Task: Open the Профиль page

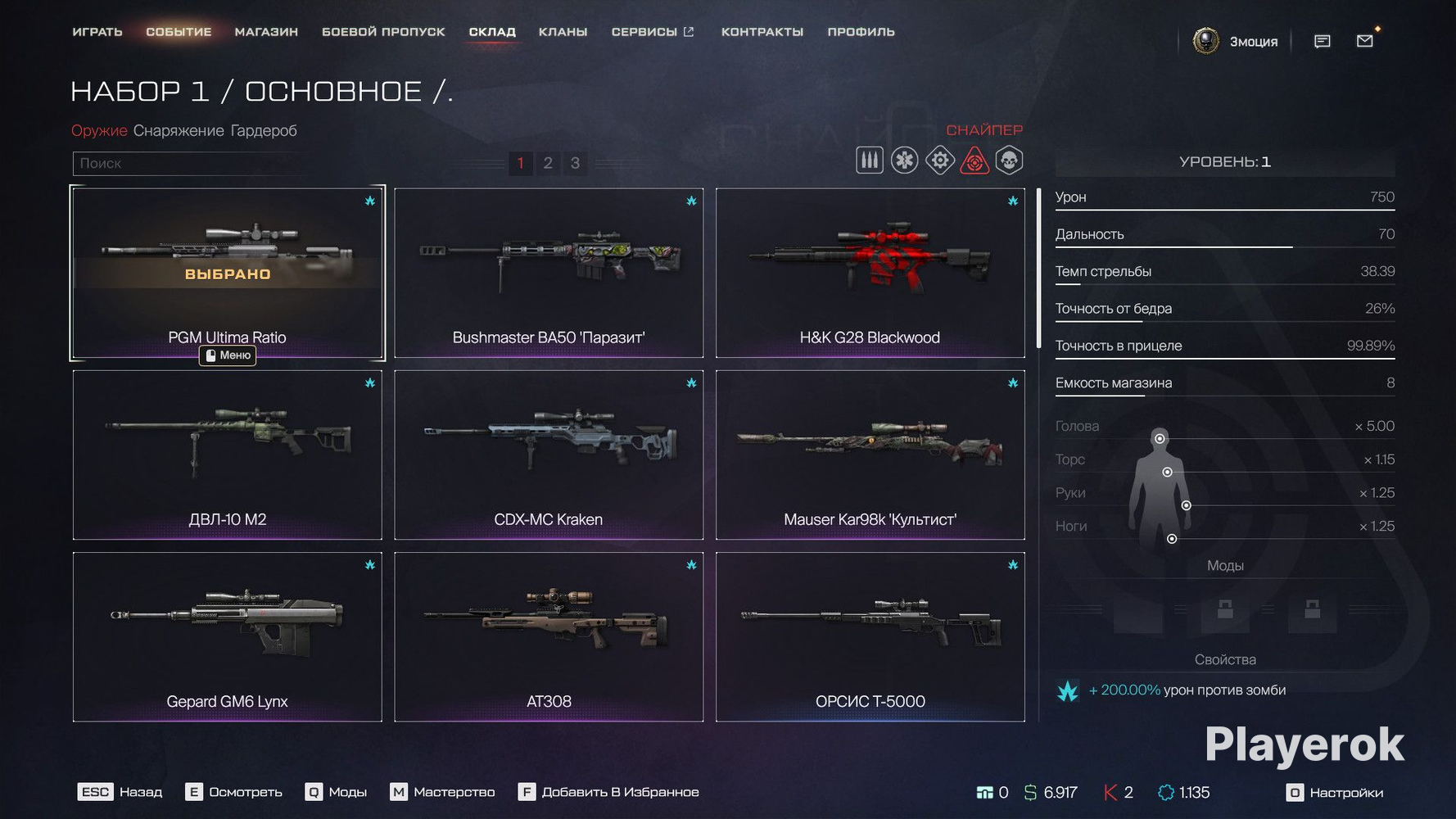Action: [861, 32]
